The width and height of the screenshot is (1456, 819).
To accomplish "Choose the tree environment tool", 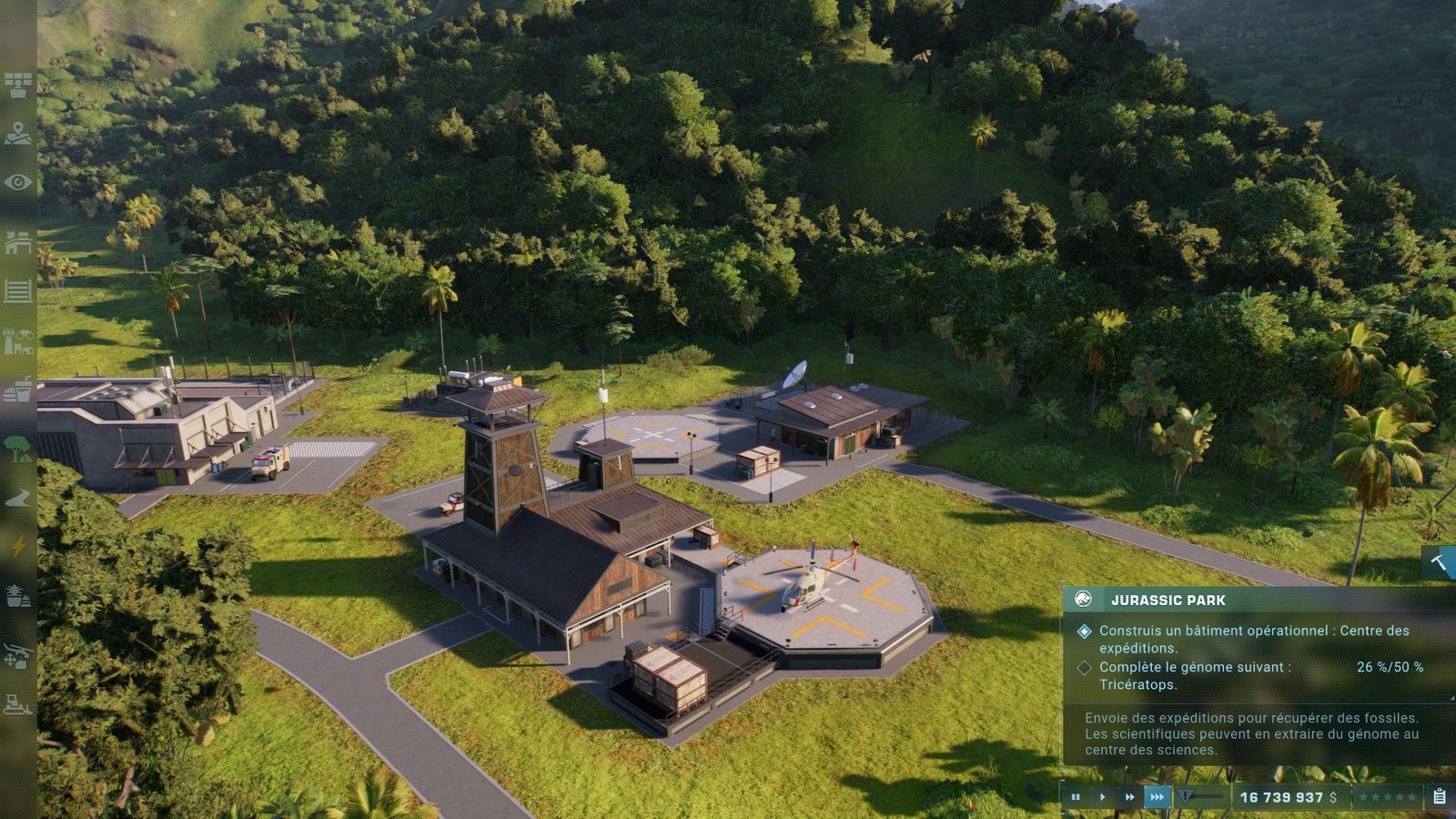I will click(17, 447).
